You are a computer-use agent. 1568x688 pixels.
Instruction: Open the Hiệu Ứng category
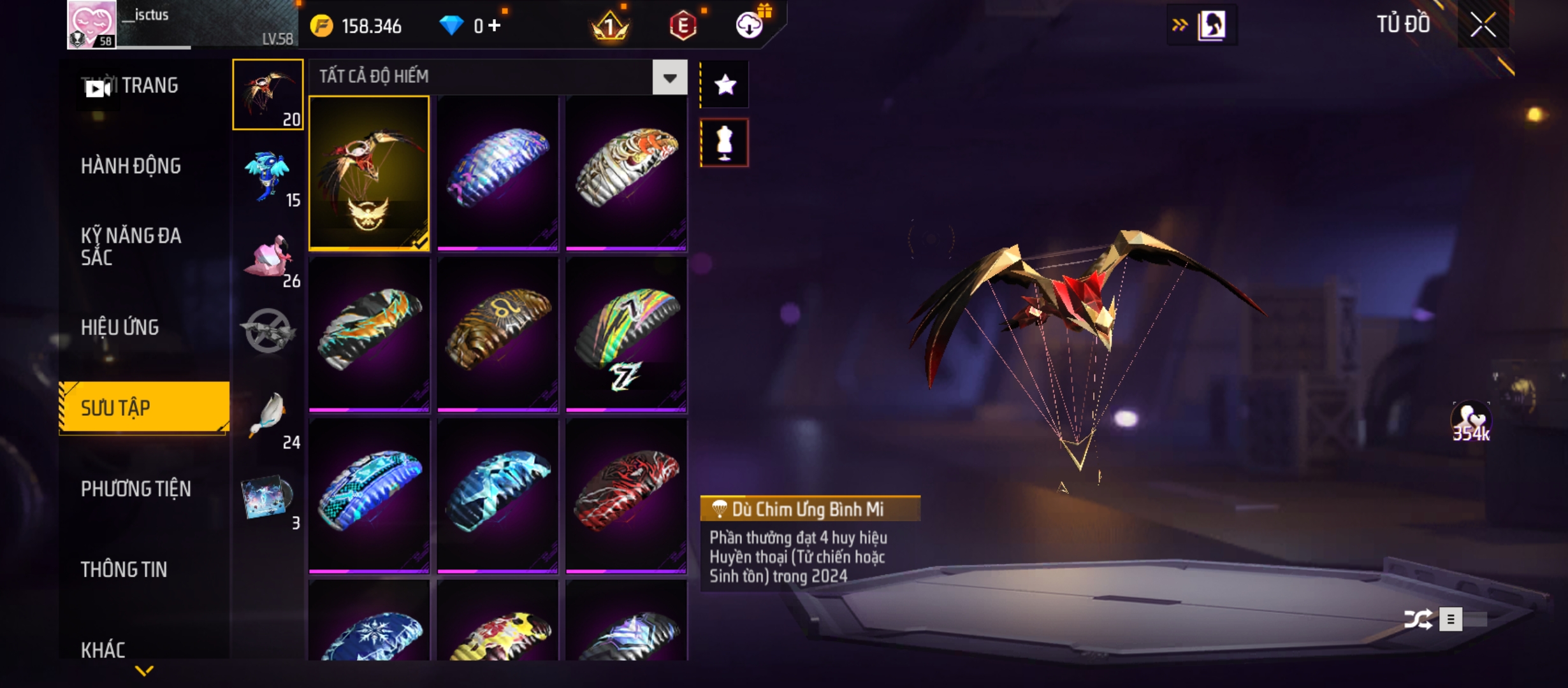coord(120,327)
